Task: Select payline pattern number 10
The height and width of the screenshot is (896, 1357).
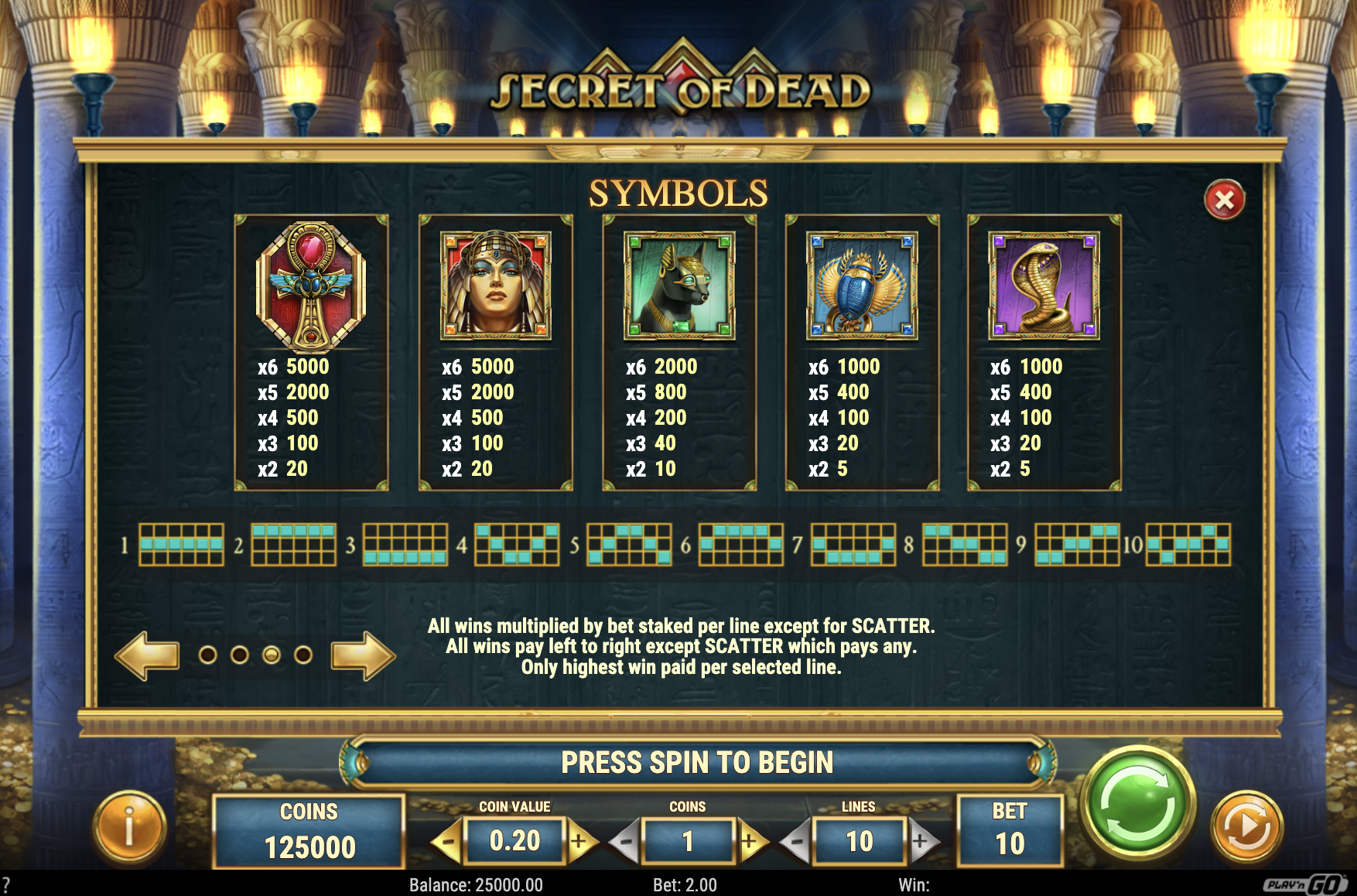Action: point(1189,545)
